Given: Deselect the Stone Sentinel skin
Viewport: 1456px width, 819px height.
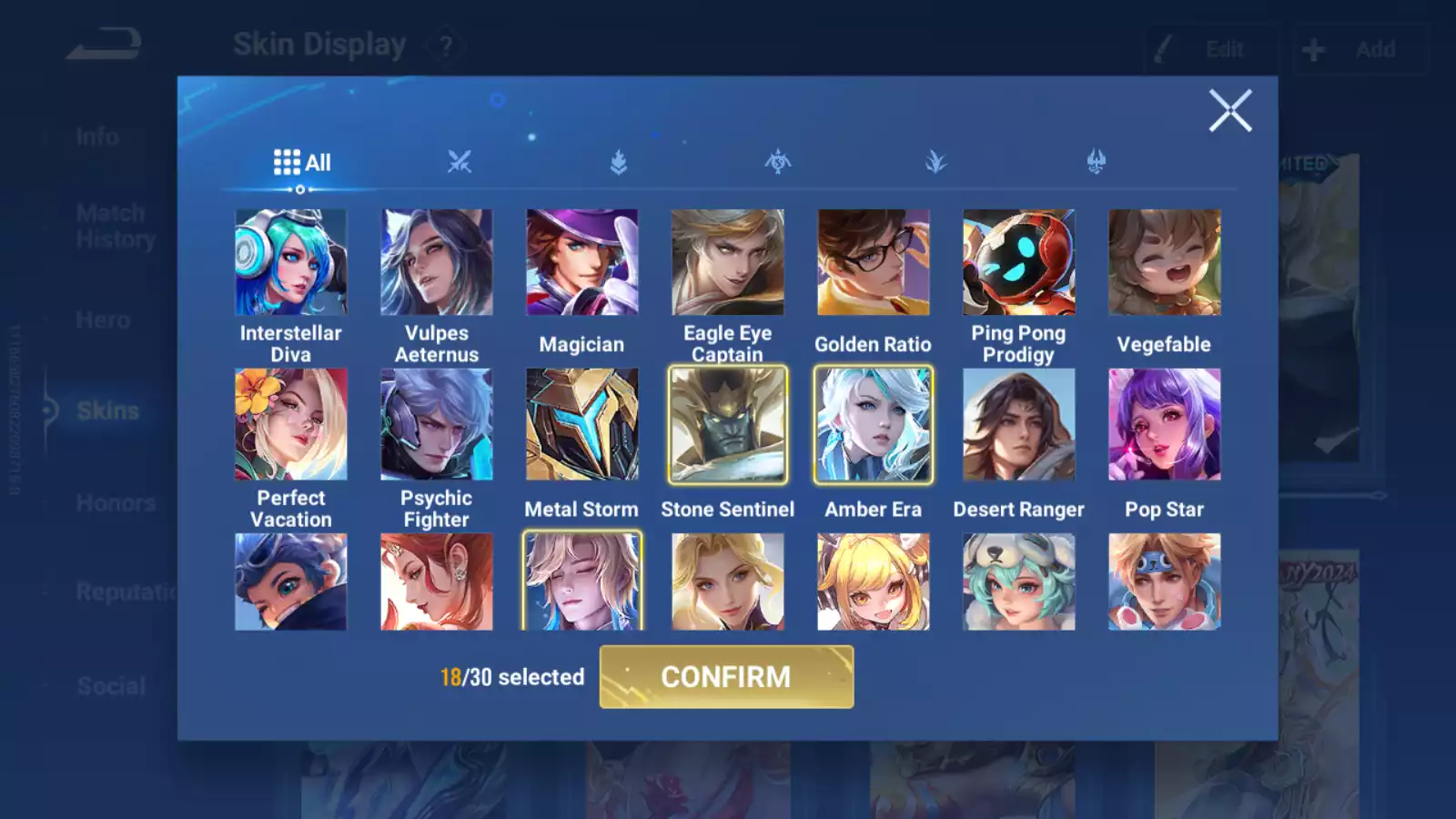Looking at the screenshot, I should [x=727, y=424].
